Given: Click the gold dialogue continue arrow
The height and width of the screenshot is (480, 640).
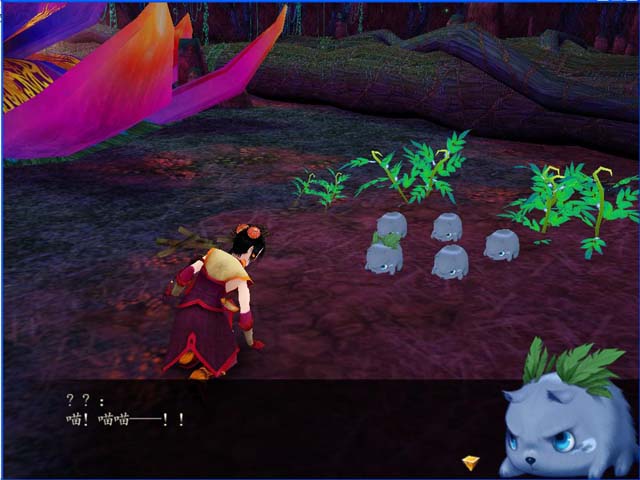Looking at the screenshot, I should (470, 462).
